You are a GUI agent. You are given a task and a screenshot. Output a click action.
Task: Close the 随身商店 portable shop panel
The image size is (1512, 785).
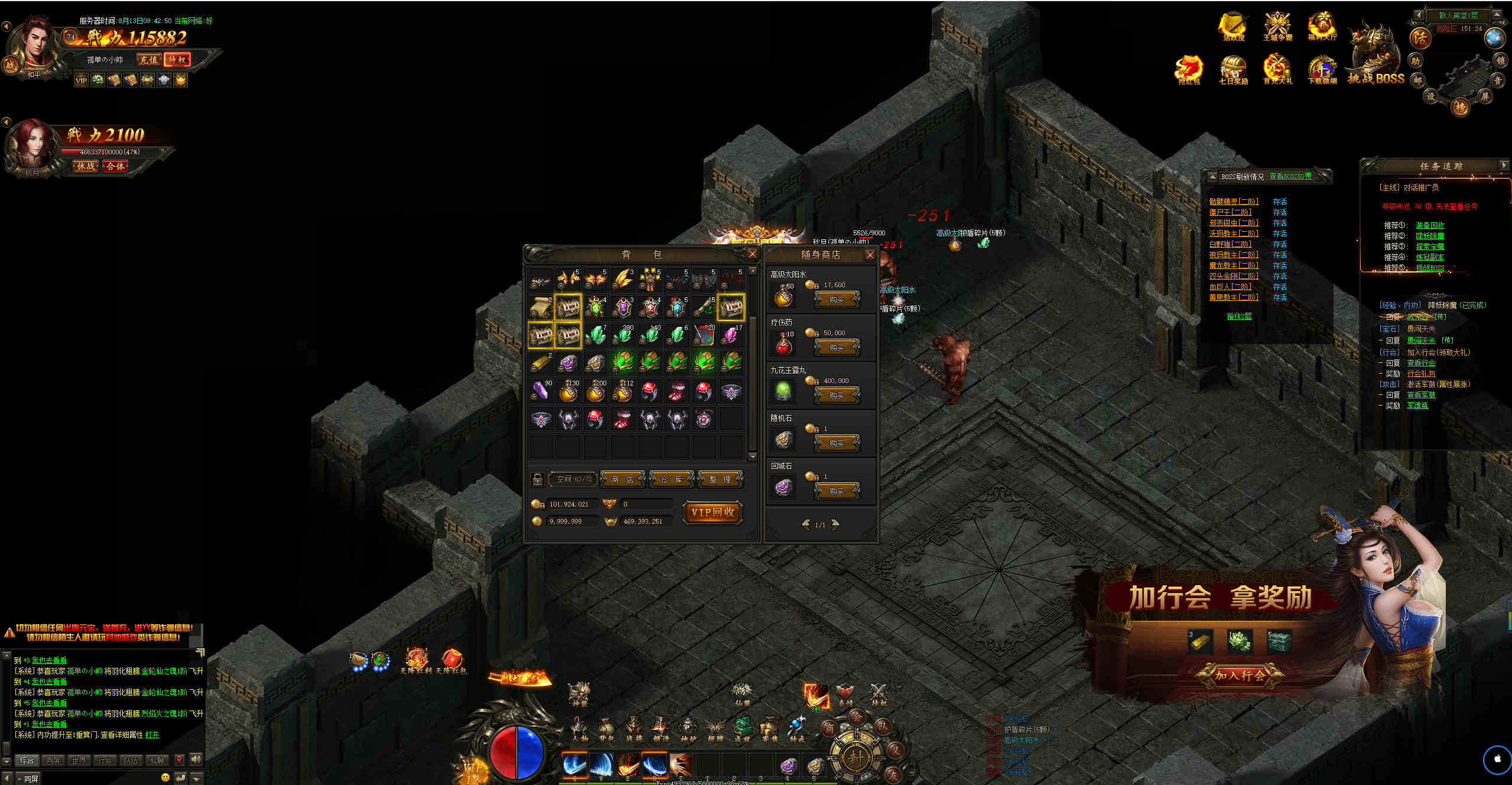pos(870,255)
